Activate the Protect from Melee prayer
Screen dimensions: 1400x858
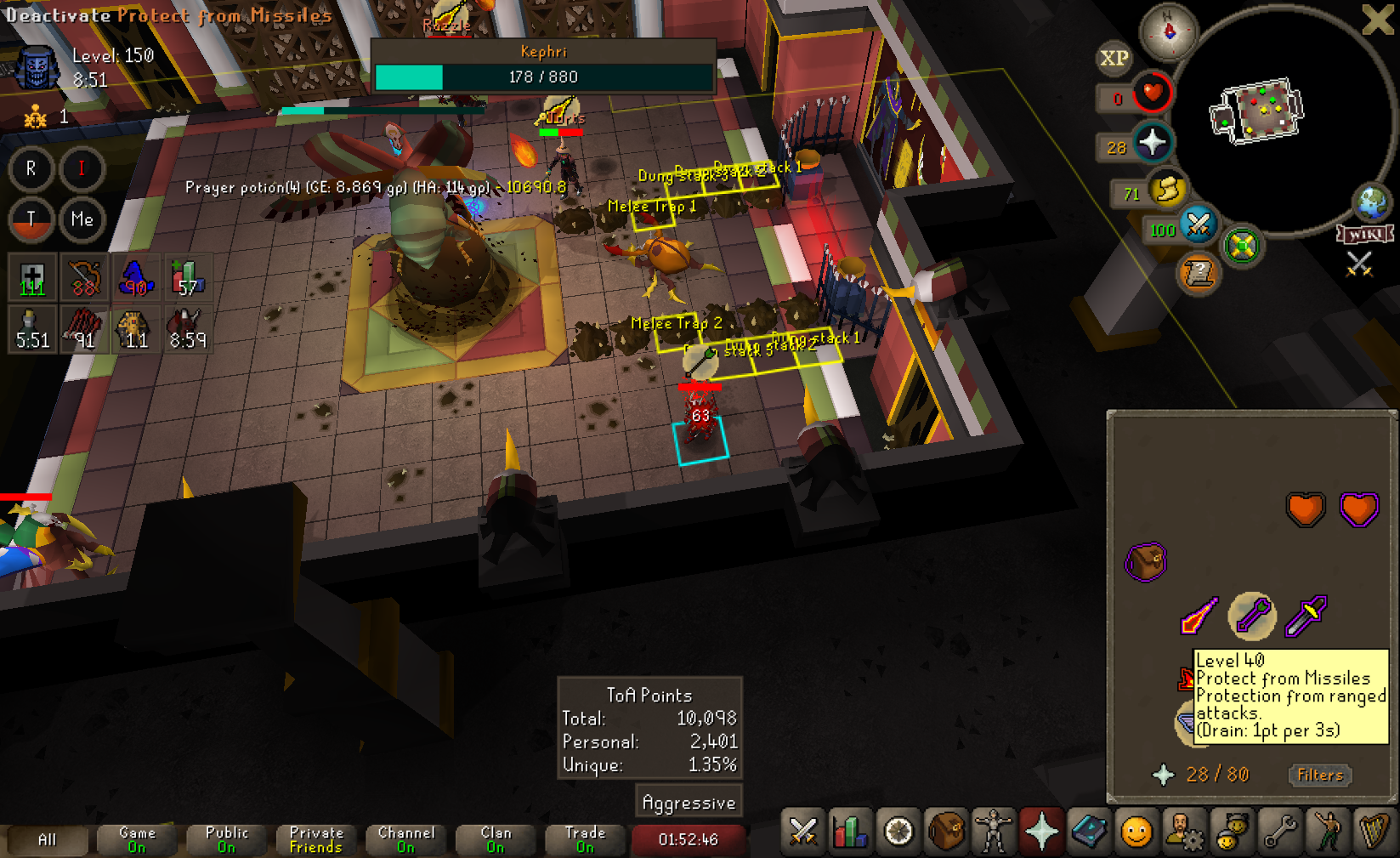pos(1306,616)
